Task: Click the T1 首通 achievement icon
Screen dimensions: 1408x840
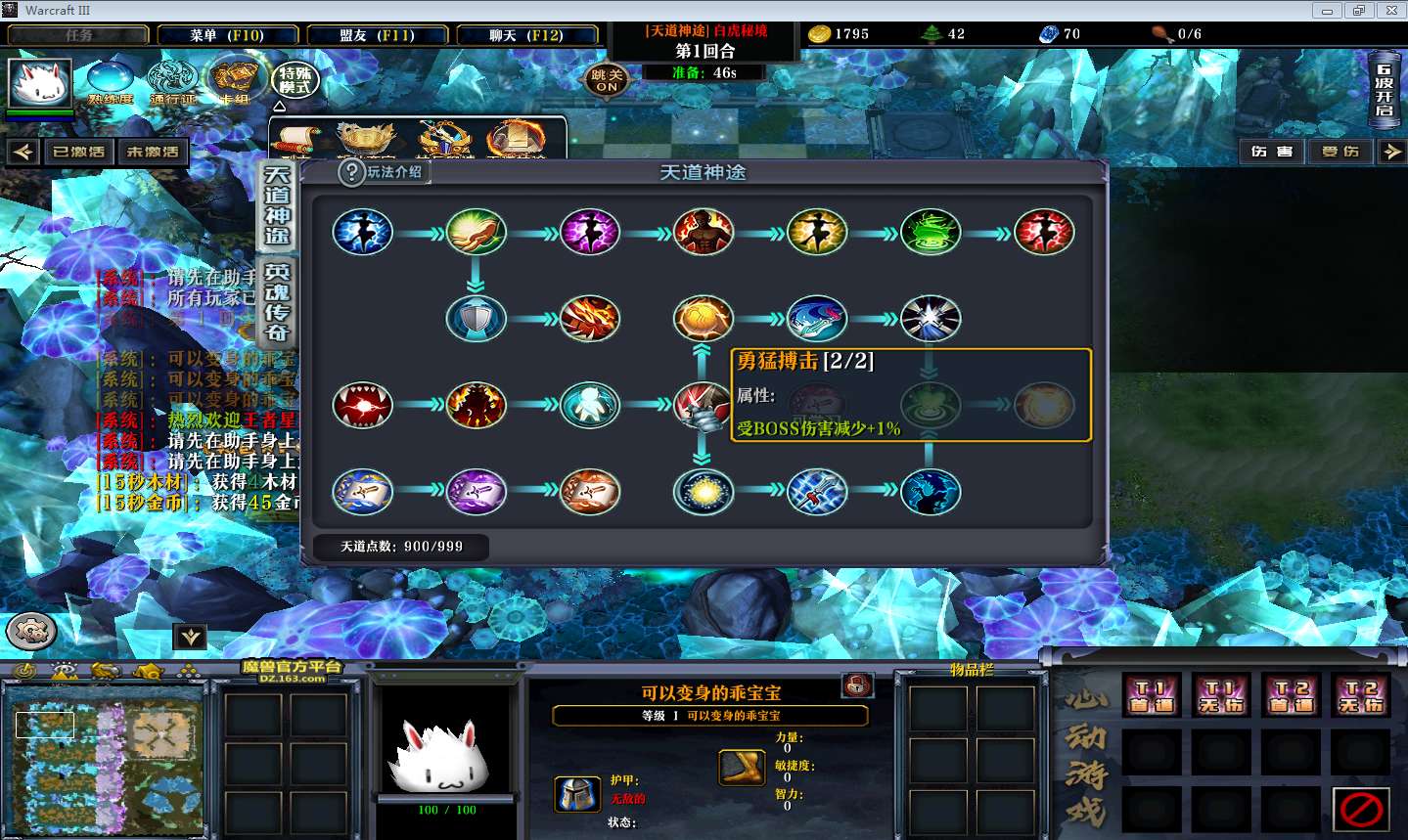Action: [1152, 695]
